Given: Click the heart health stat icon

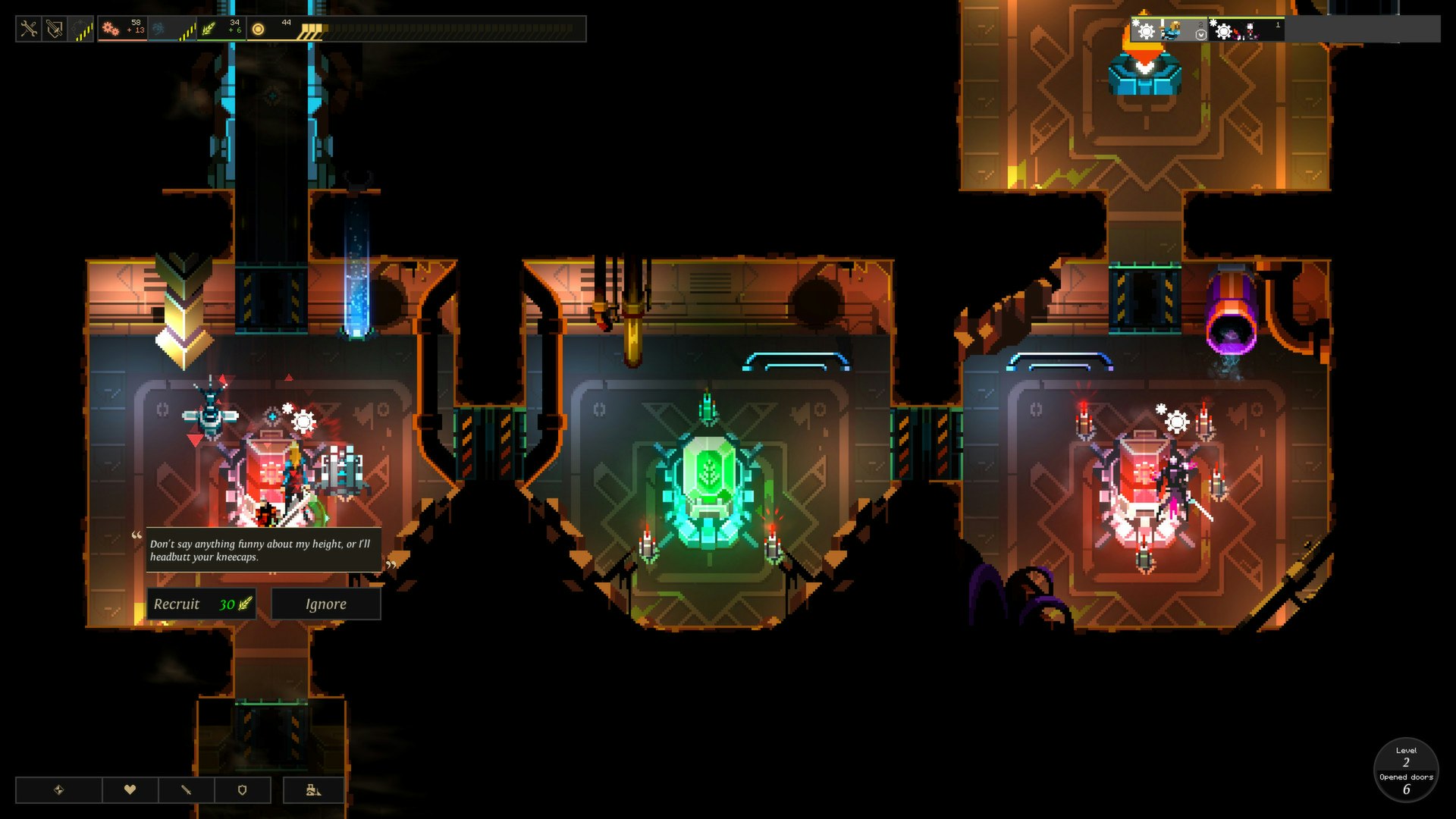Looking at the screenshot, I should click(x=130, y=789).
